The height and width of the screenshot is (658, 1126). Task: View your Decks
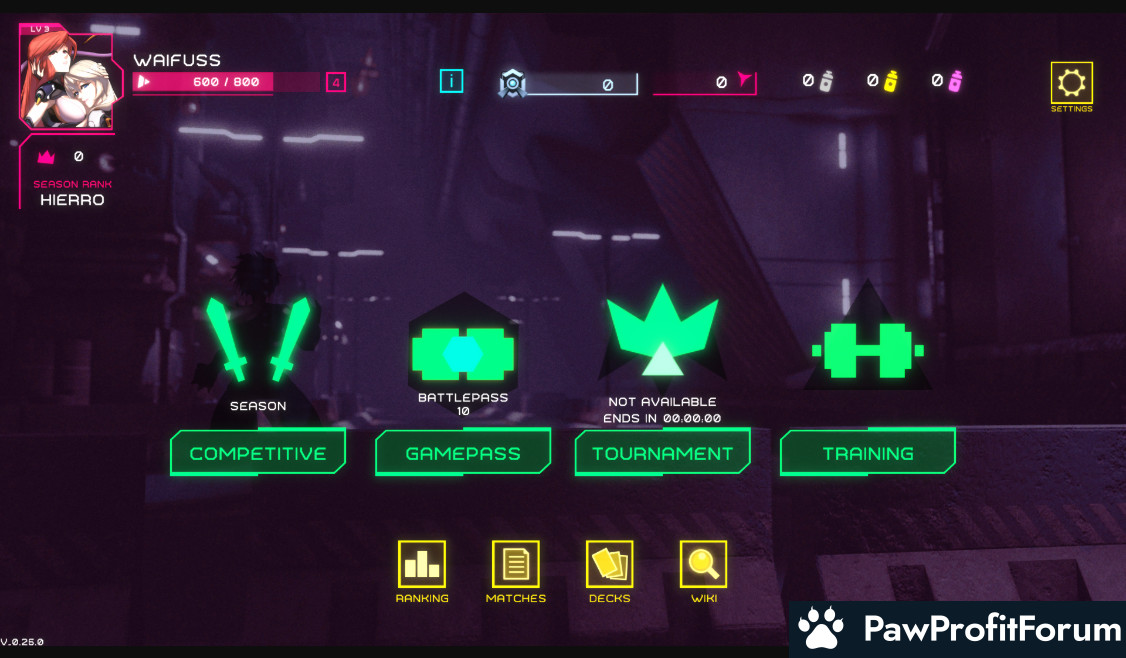coord(610,564)
